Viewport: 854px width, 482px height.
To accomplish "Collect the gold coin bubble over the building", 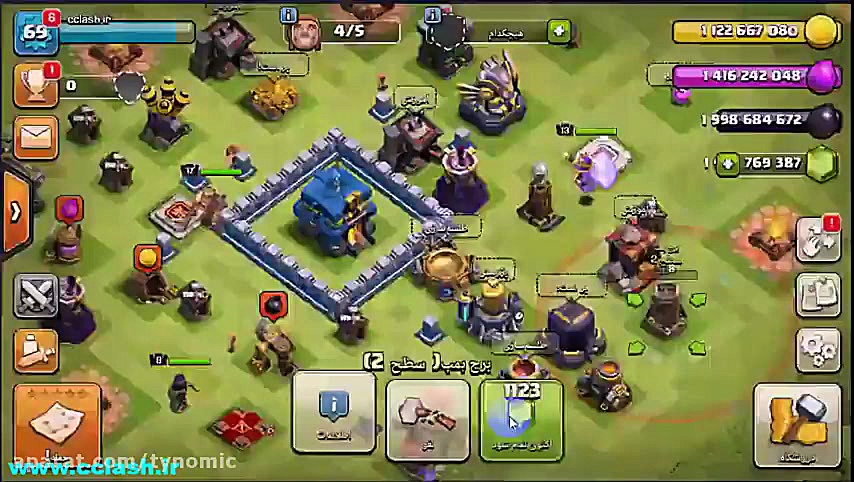I will click(x=147, y=258).
